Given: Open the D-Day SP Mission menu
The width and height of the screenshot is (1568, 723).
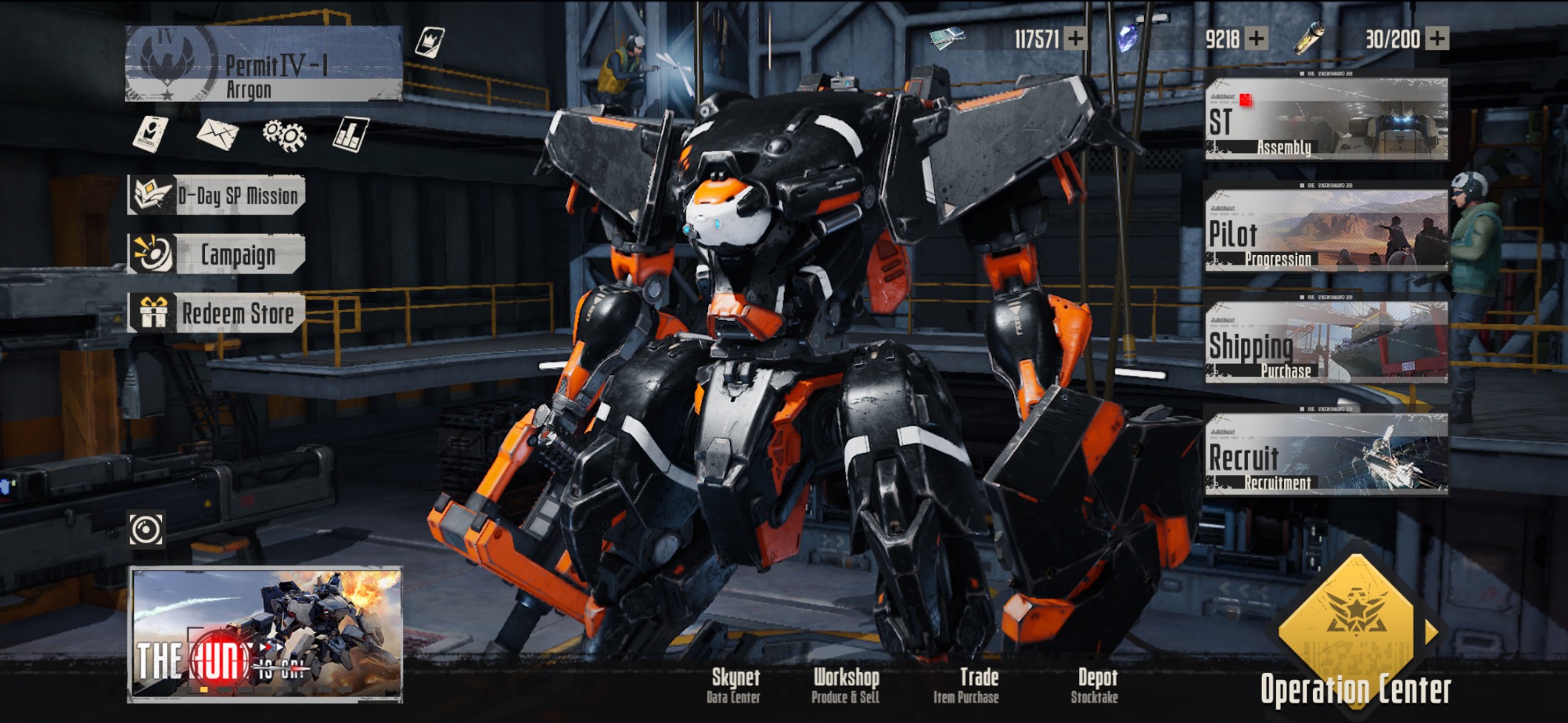Looking at the screenshot, I should 216,196.
